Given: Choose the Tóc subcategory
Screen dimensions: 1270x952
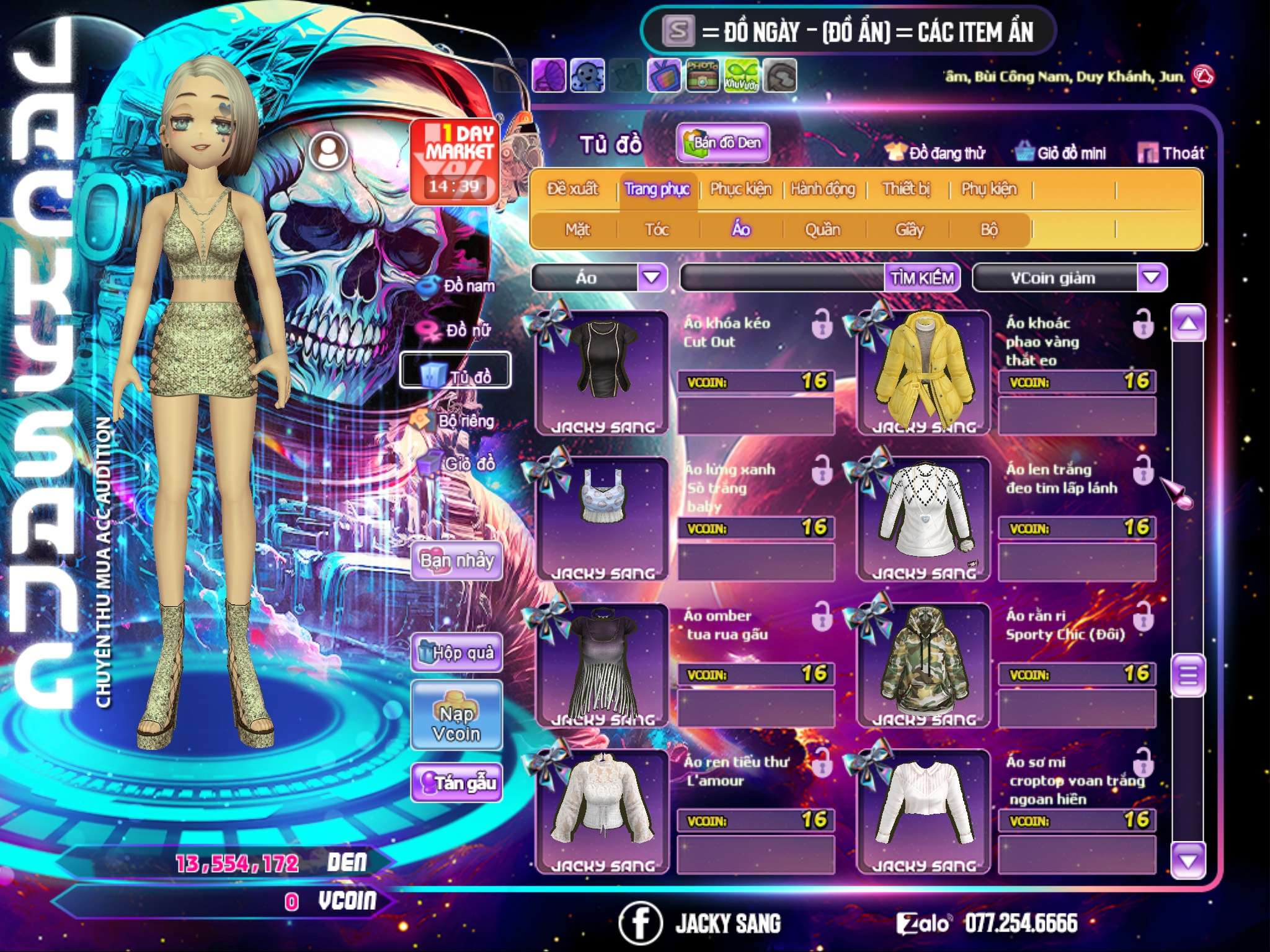Looking at the screenshot, I should click(x=657, y=230).
